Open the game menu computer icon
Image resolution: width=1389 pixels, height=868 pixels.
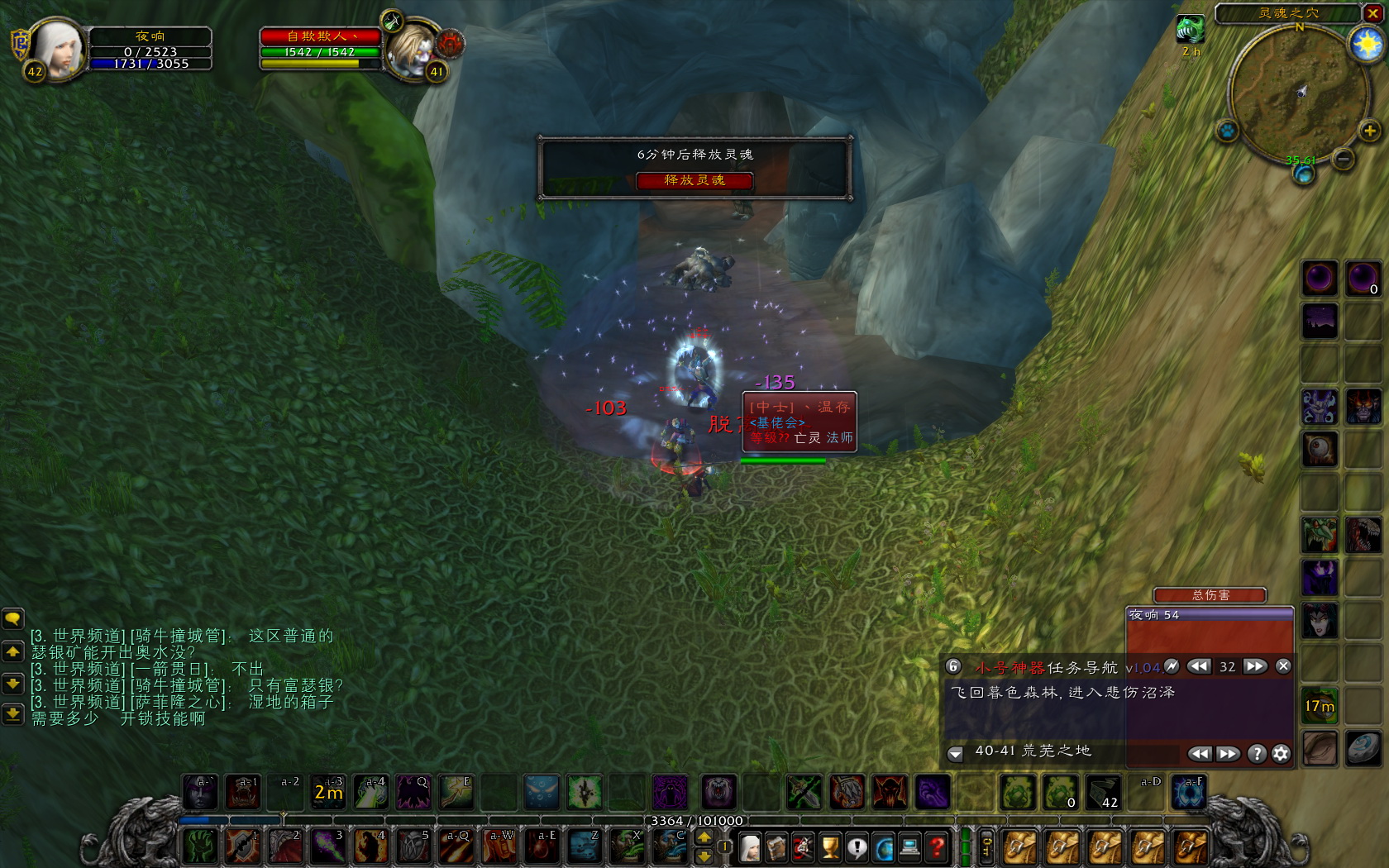[x=909, y=847]
